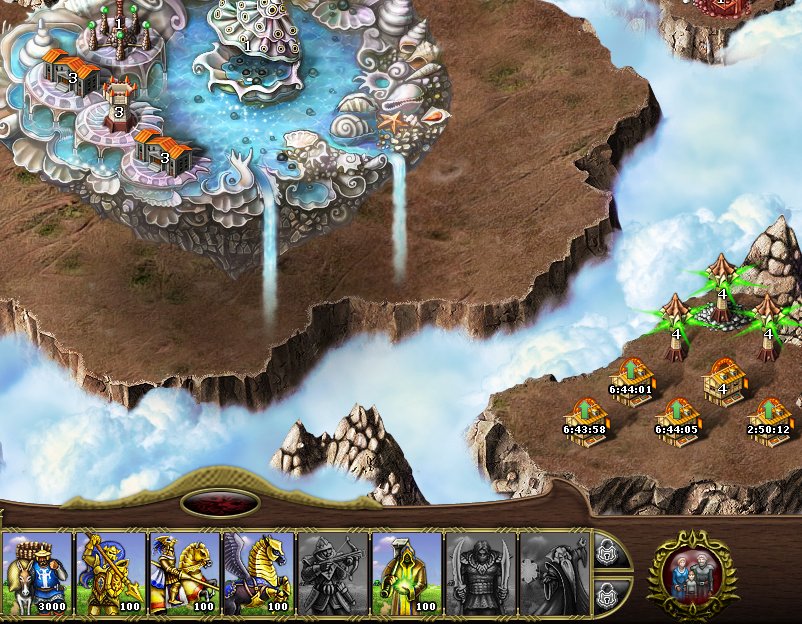Image resolution: width=802 pixels, height=624 pixels.
Task: Select the golden mounted knight unit
Action: (x=186, y=573)
